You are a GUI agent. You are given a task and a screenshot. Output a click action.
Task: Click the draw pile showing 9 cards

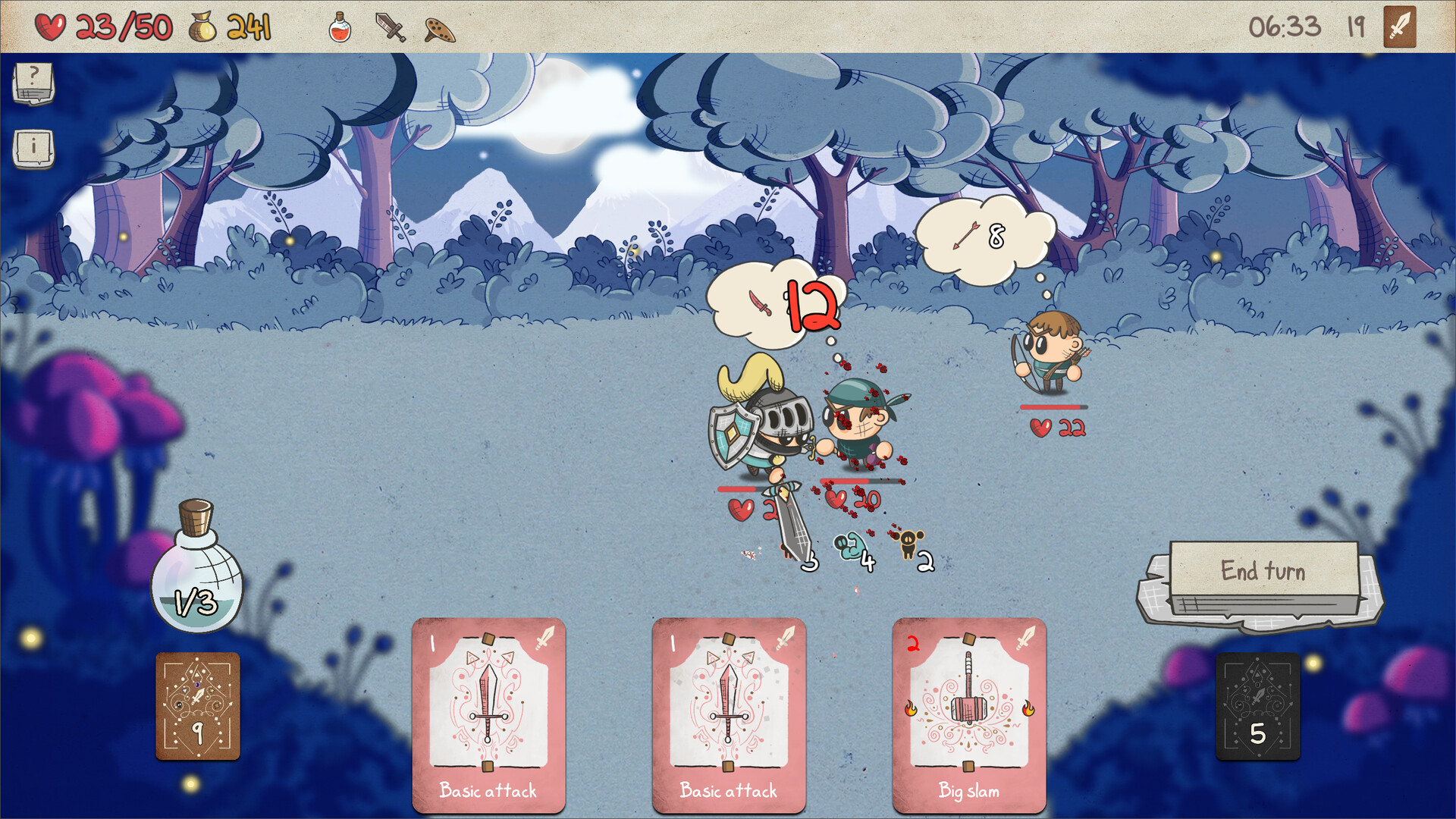[197, 706]
